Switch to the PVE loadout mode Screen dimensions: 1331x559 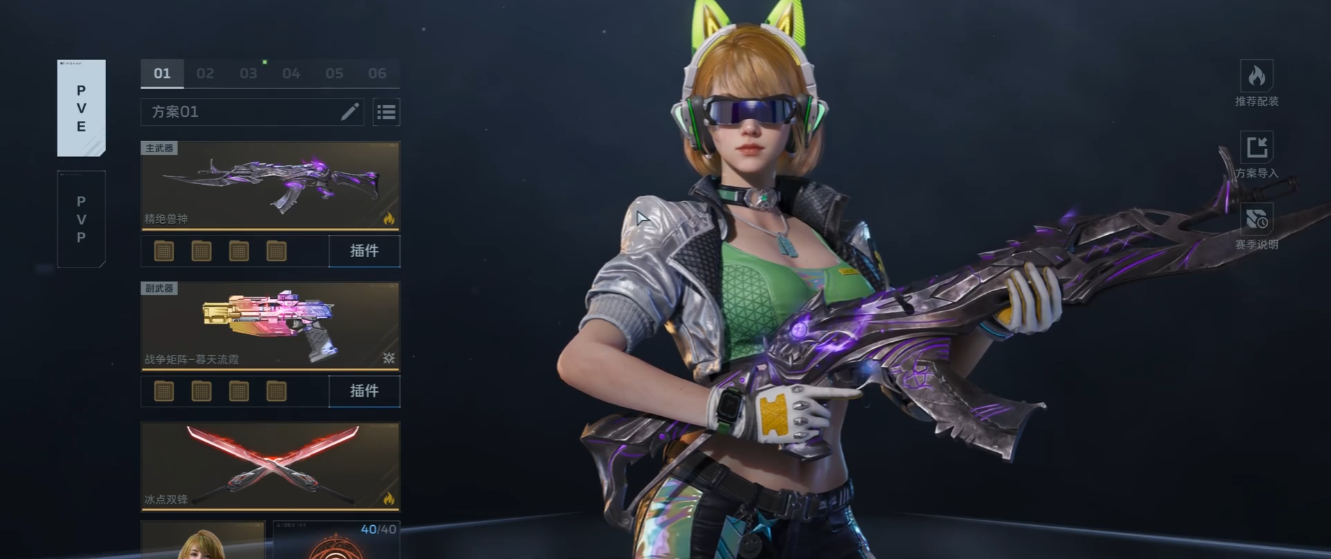(x=81, y=108)
